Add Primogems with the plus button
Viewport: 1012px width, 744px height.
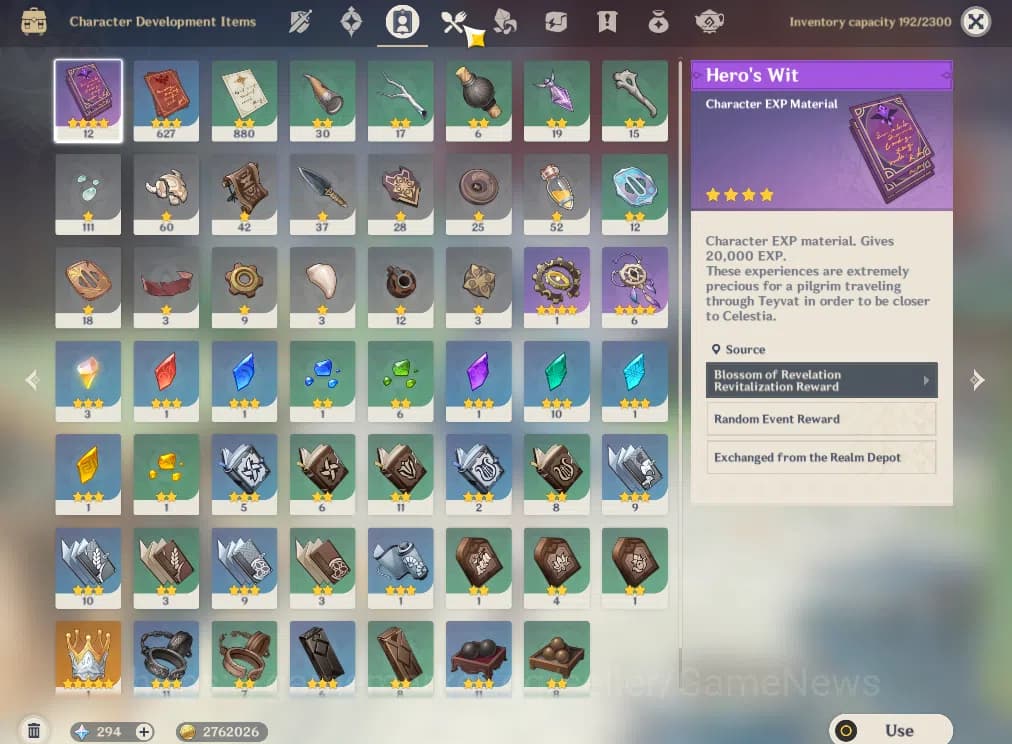click(x=144, y=732)
